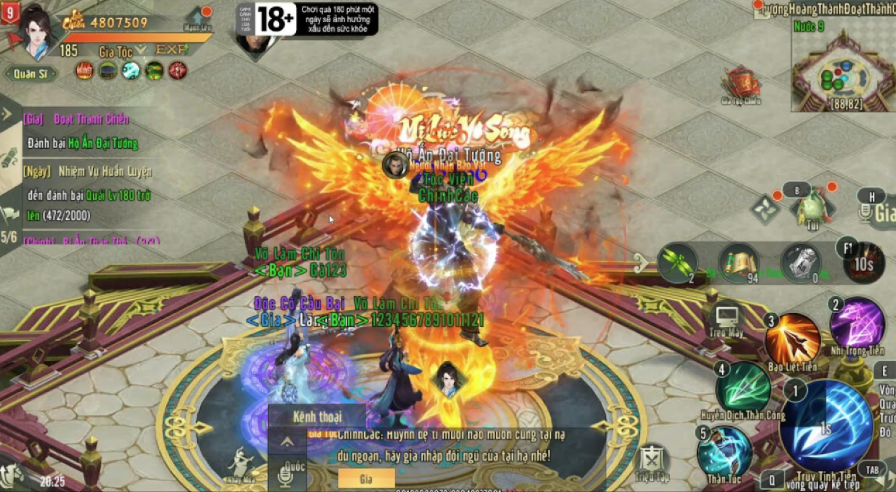
Task: Cast the Huyền Dịch Thần Công skill
Action: [742, 387]
